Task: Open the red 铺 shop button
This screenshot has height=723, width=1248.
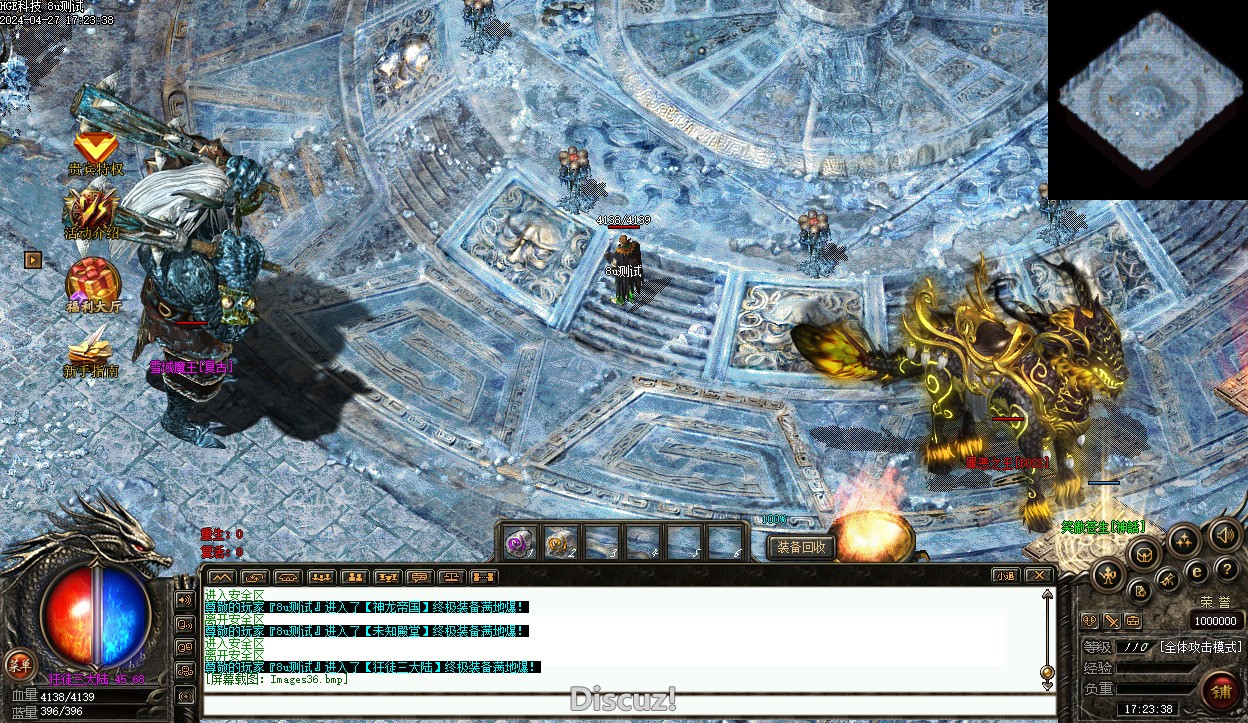Action: (1221, 690)
